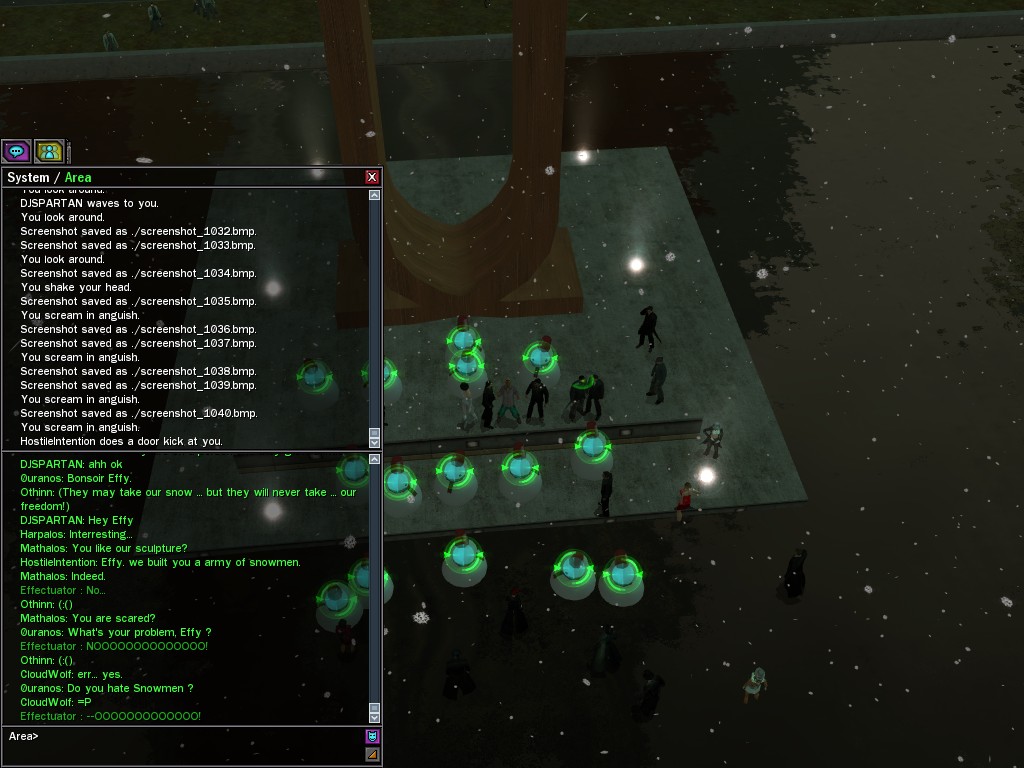The image size is (1024, 768).
Task: Open the chat speech-bubble icon
Action: [16, 151]
